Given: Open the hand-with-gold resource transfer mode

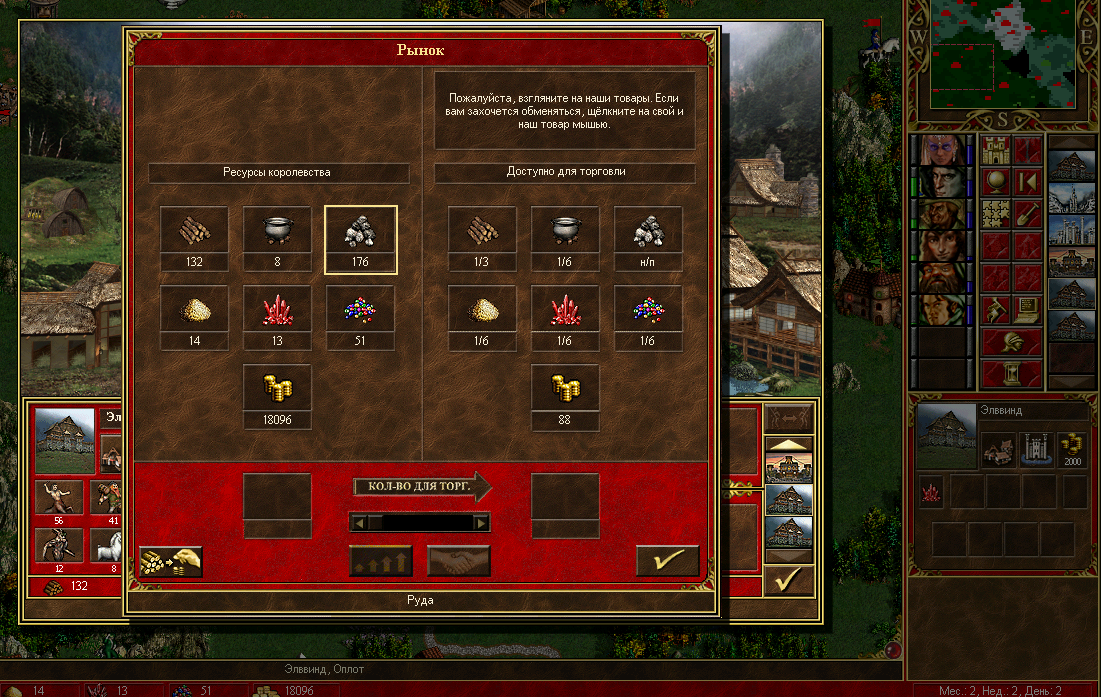Looking at the screenshot, I should pos(170,561).
